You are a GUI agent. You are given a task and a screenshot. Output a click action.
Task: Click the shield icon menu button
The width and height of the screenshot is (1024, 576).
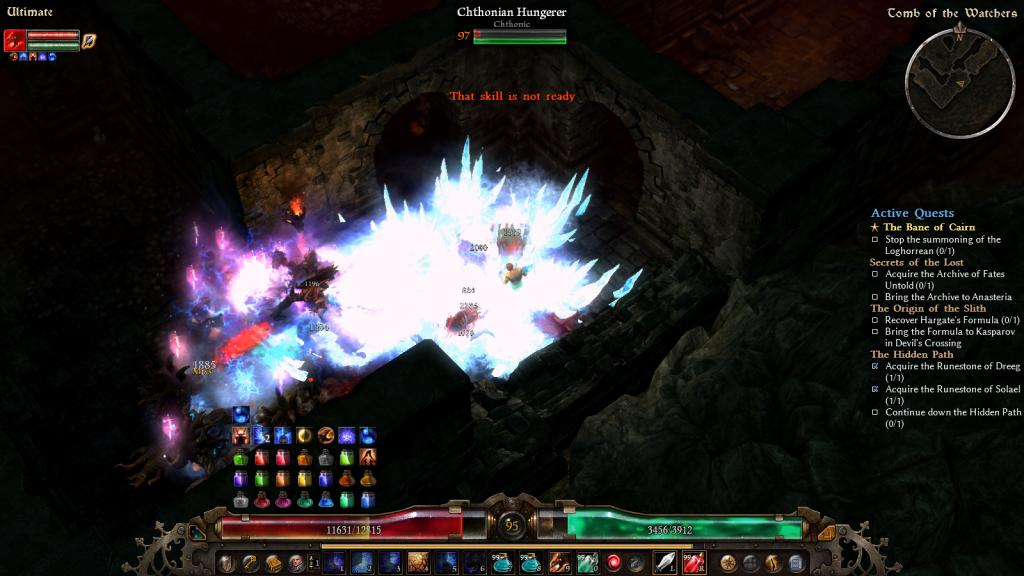point(227,563)
